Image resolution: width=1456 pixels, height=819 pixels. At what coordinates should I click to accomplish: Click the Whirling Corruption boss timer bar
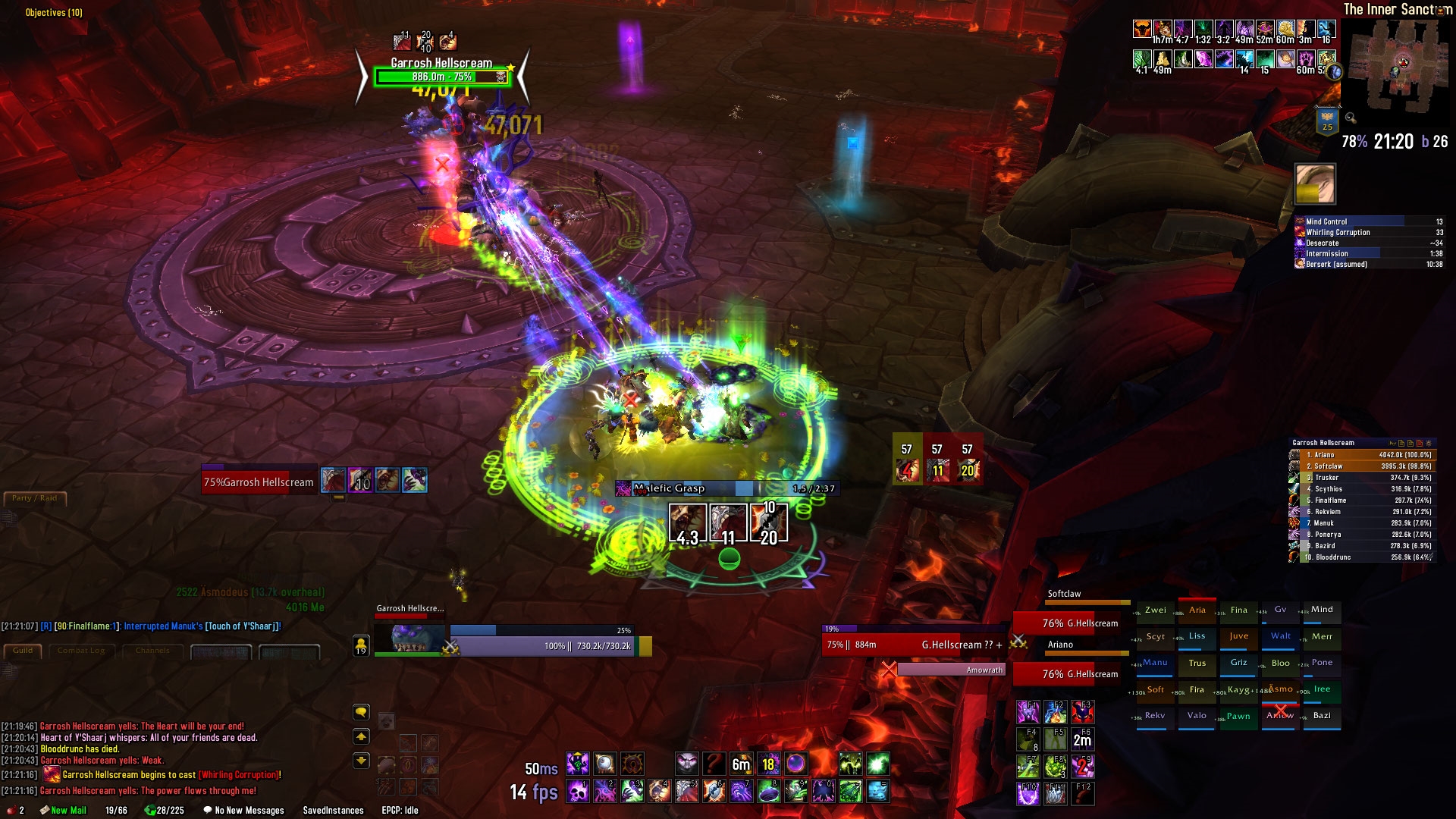1369,233
